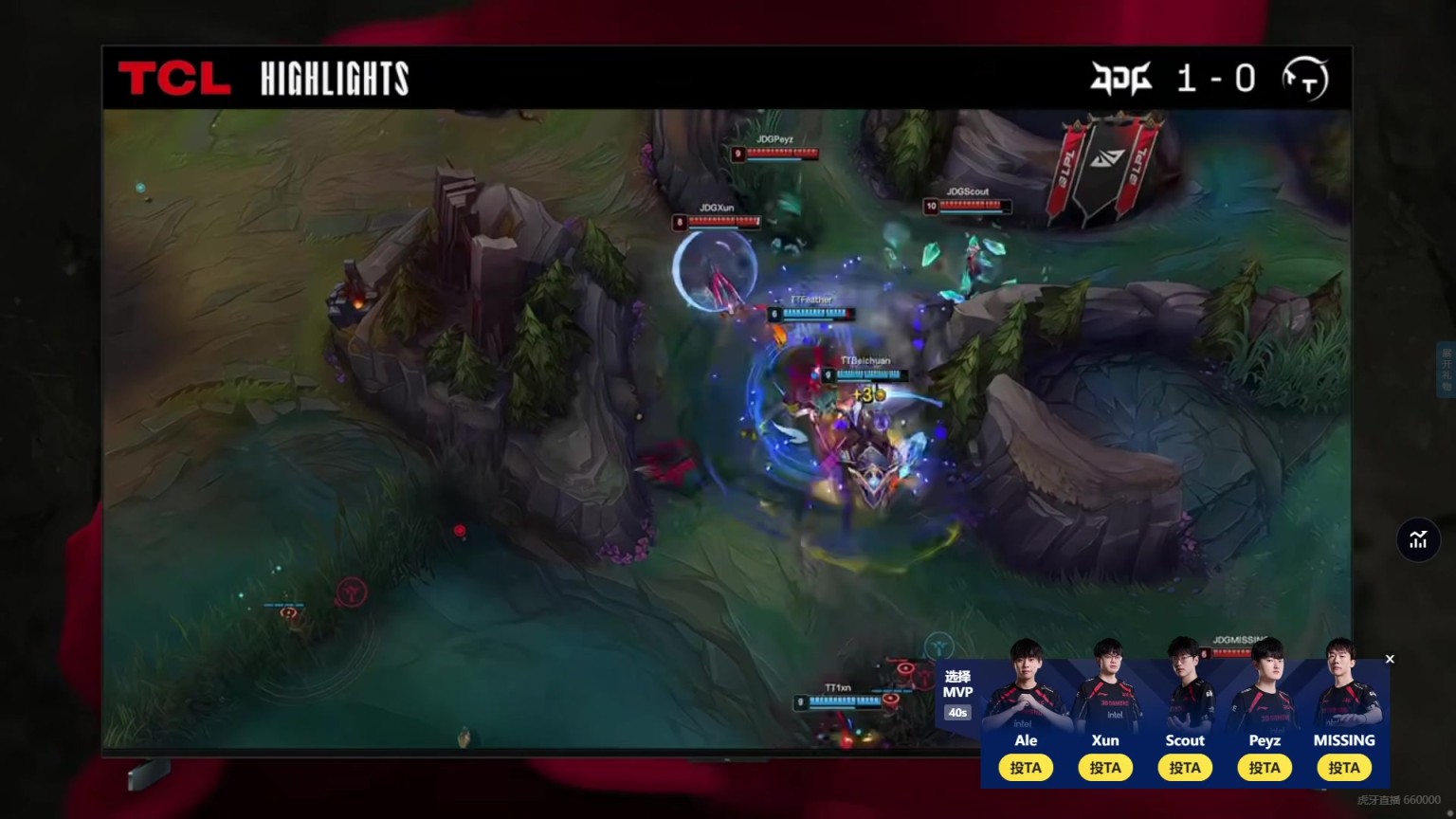
Task: Cast MVP vote for Xun
Action: coord(1105,767)
